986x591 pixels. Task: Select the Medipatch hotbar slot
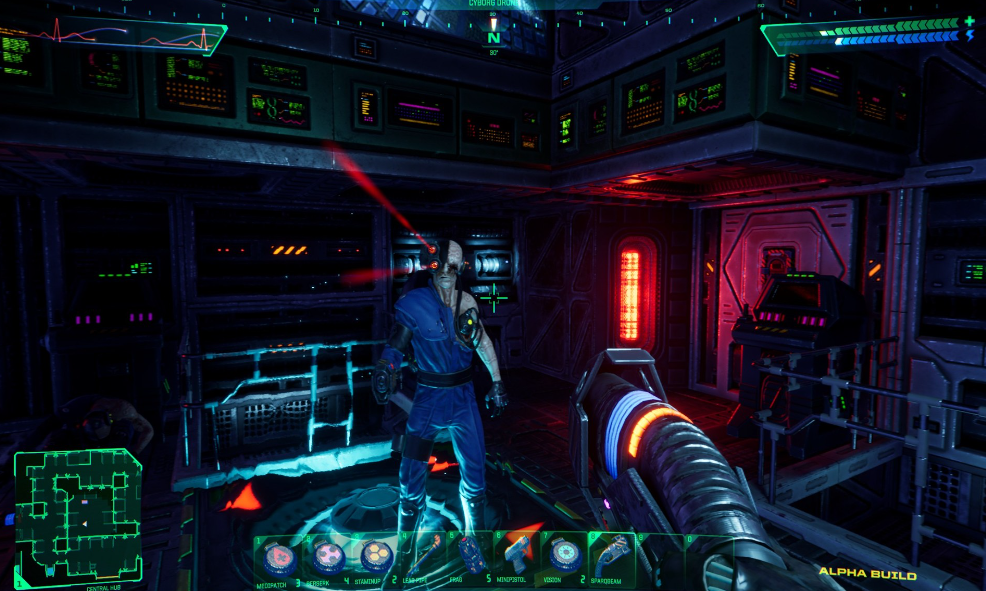pyautogui.click(x=278, y=556)
